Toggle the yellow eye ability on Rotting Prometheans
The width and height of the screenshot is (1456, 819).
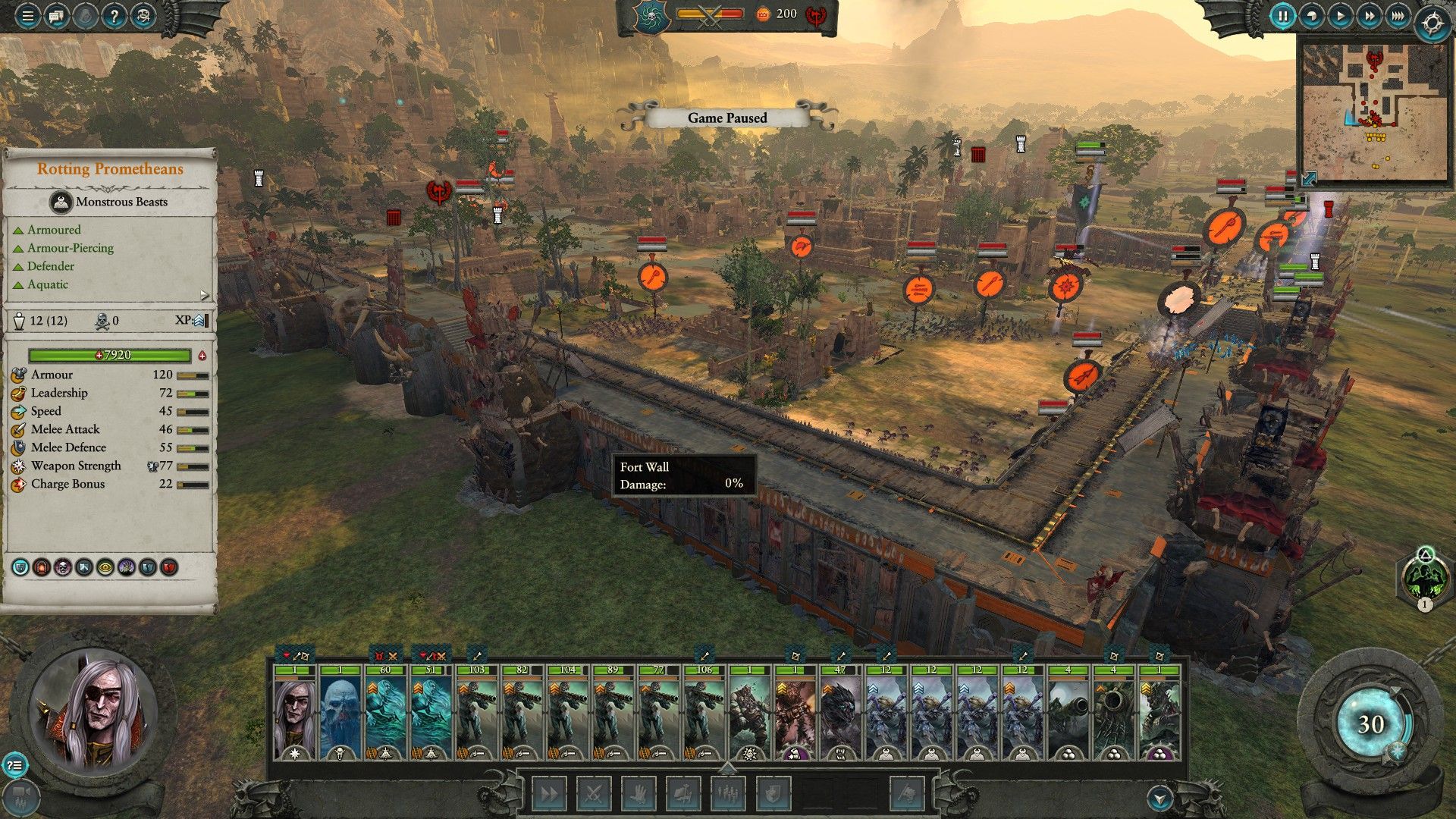[x=105, y=567]
